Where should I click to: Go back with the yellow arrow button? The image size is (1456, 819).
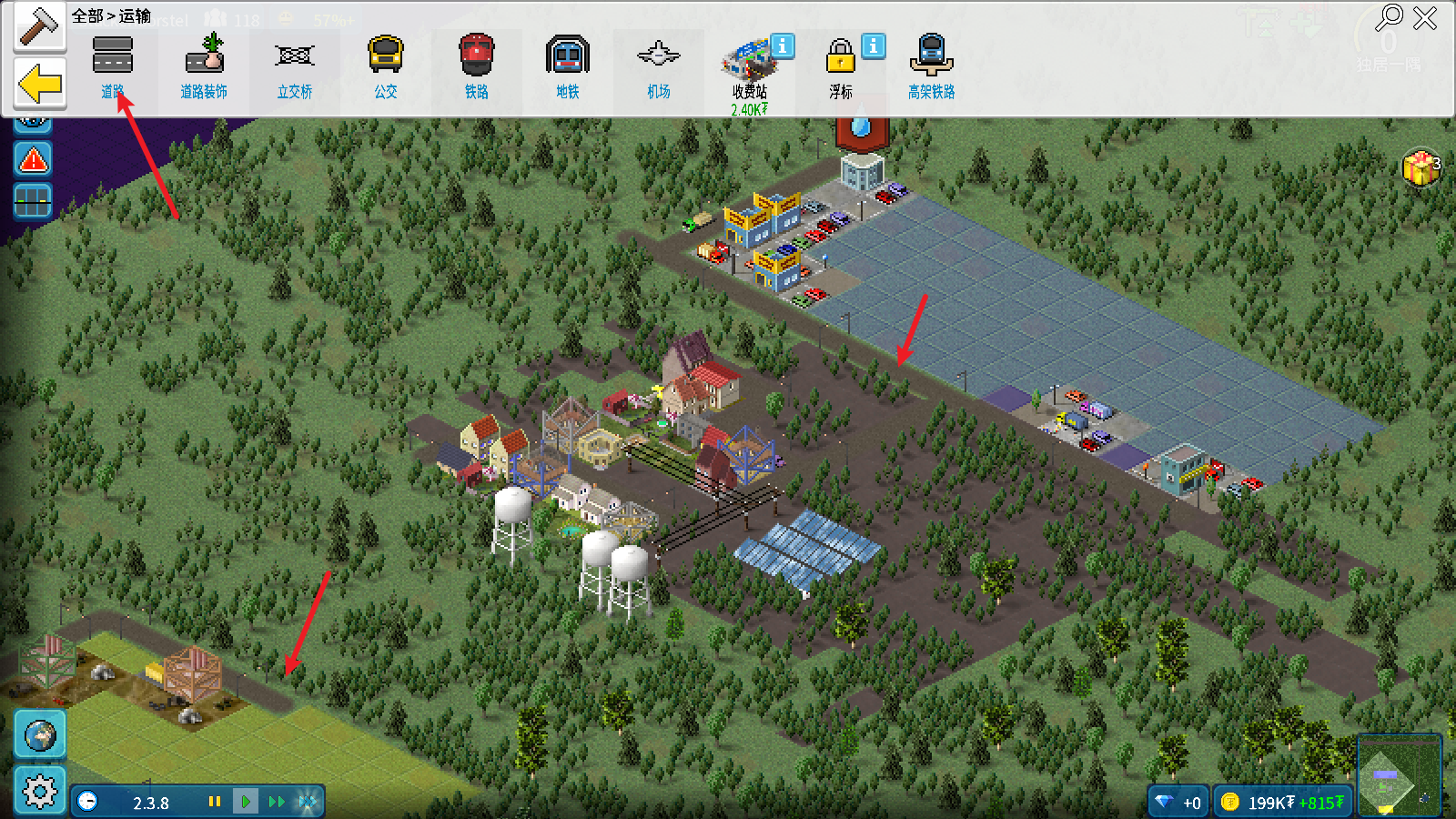pos(40,85)
